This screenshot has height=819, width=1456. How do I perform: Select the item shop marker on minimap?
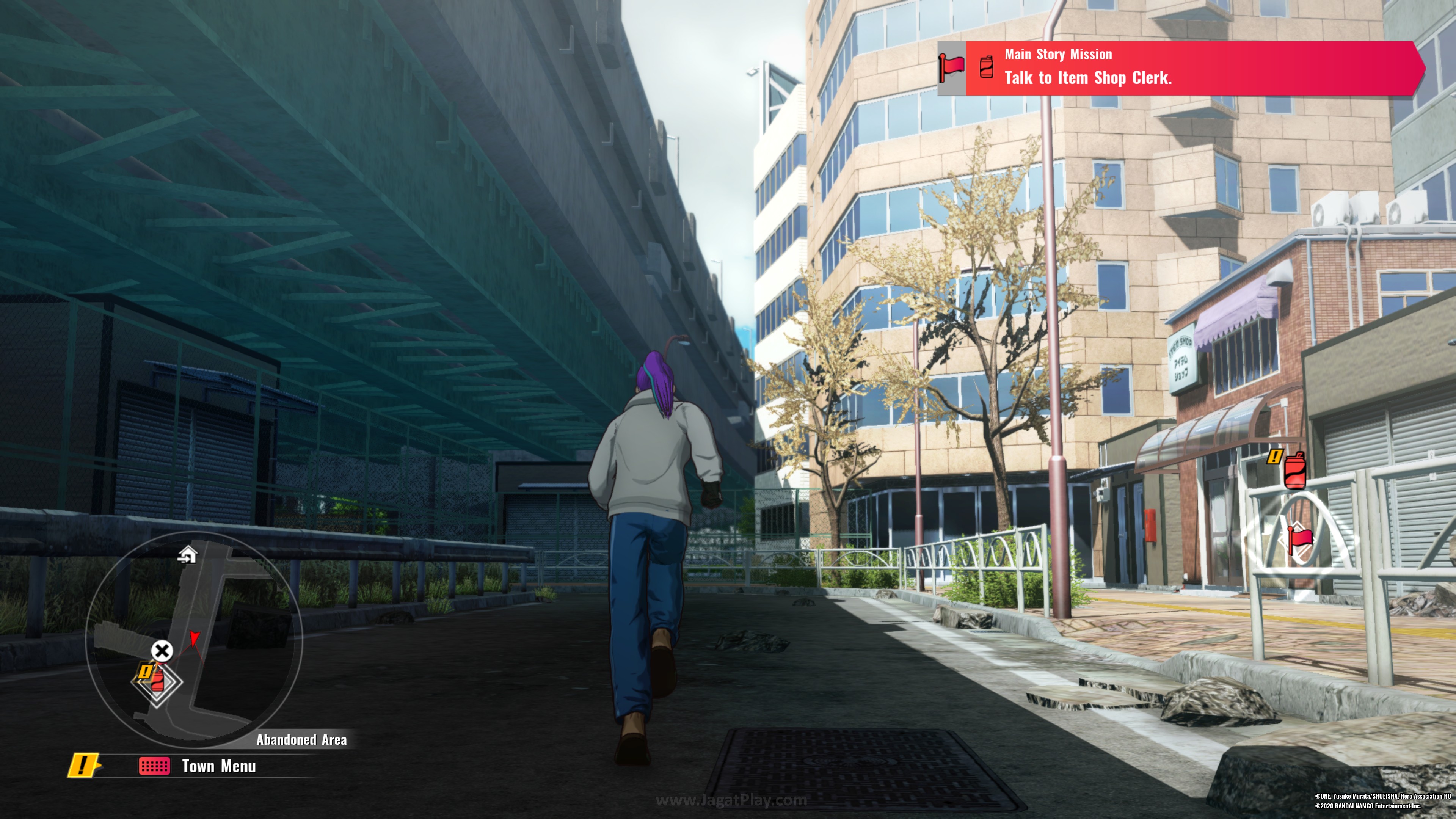pyautogui.click(x=157, y=681)
